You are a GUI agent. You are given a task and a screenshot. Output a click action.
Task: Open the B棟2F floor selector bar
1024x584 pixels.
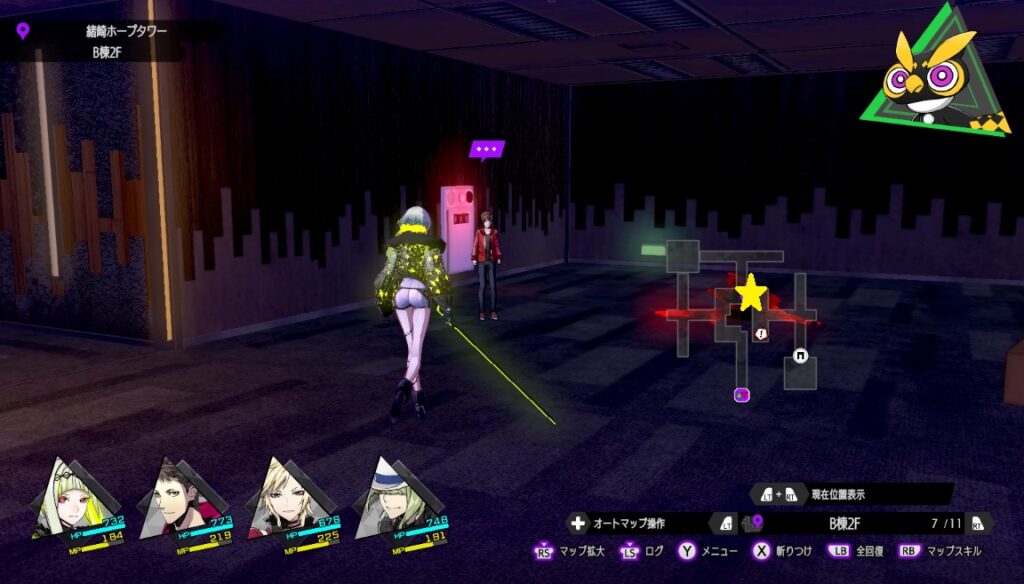[x=845, y=522]
